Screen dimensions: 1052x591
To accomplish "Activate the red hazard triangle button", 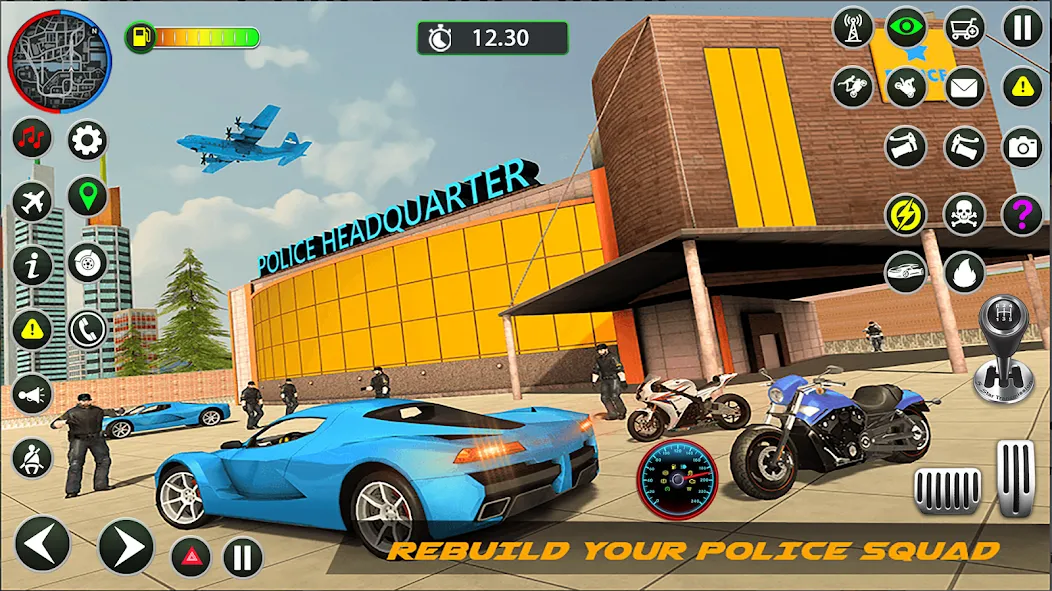I will coord(190,557).
